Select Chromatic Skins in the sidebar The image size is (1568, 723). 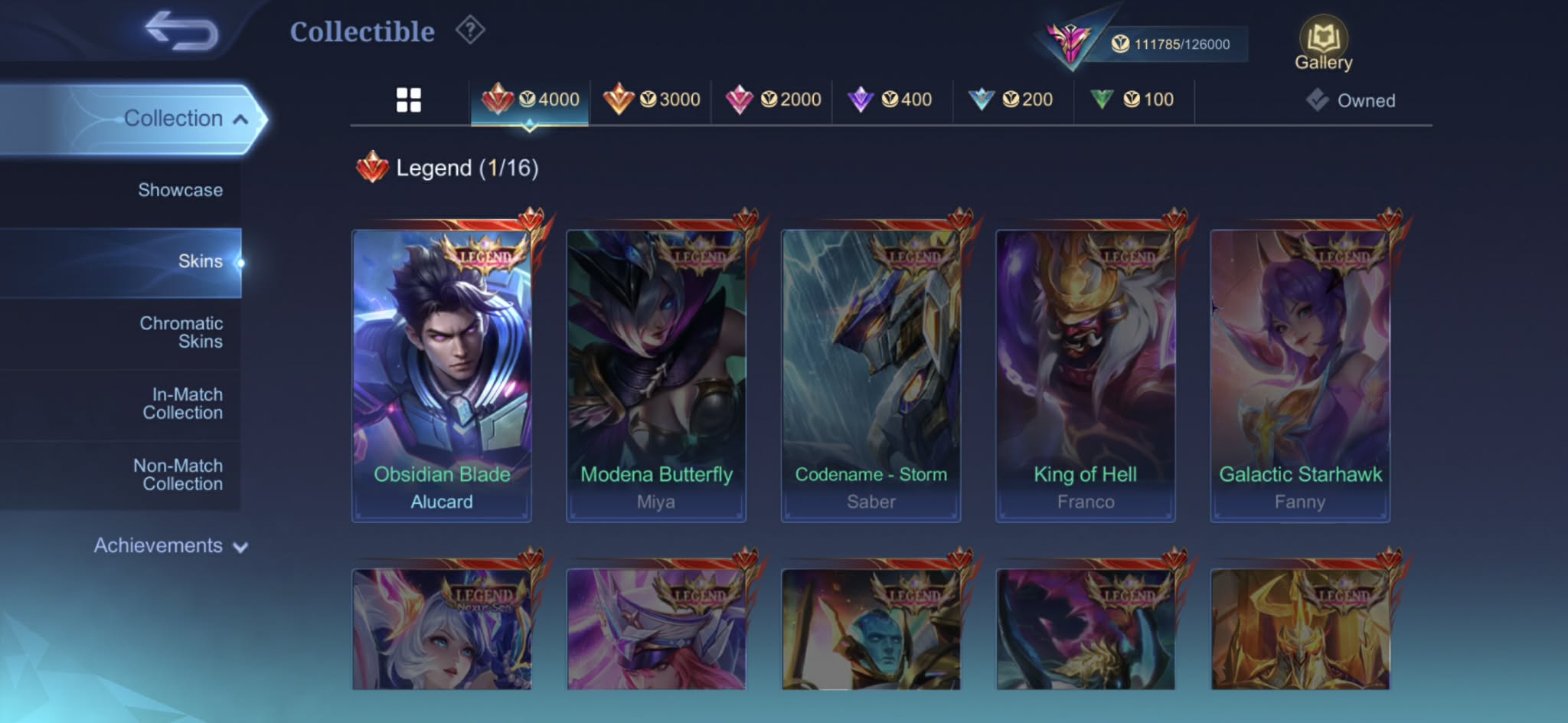coord(181,332)
